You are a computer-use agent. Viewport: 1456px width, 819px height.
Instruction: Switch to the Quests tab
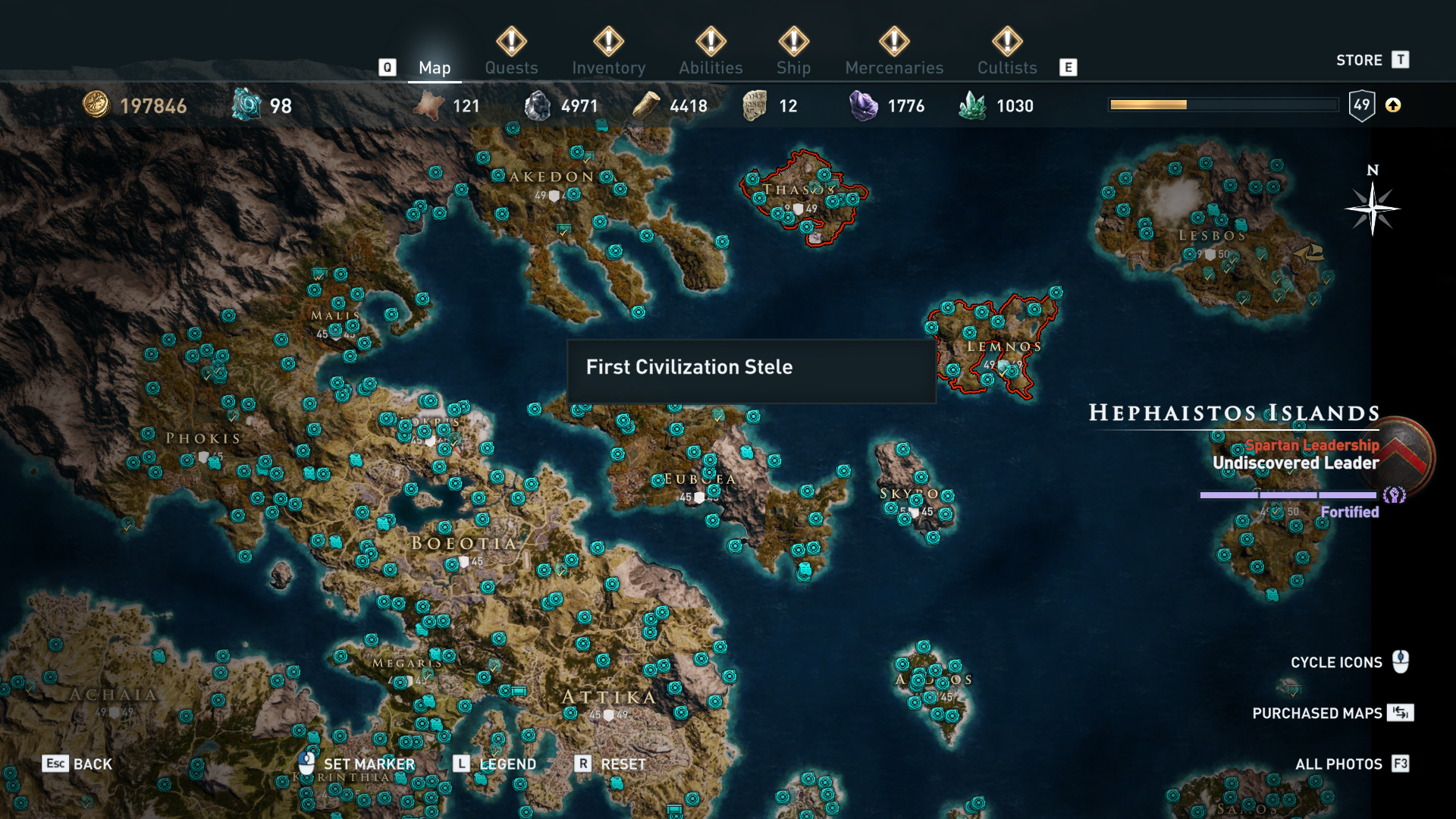[x=511, y=67]
